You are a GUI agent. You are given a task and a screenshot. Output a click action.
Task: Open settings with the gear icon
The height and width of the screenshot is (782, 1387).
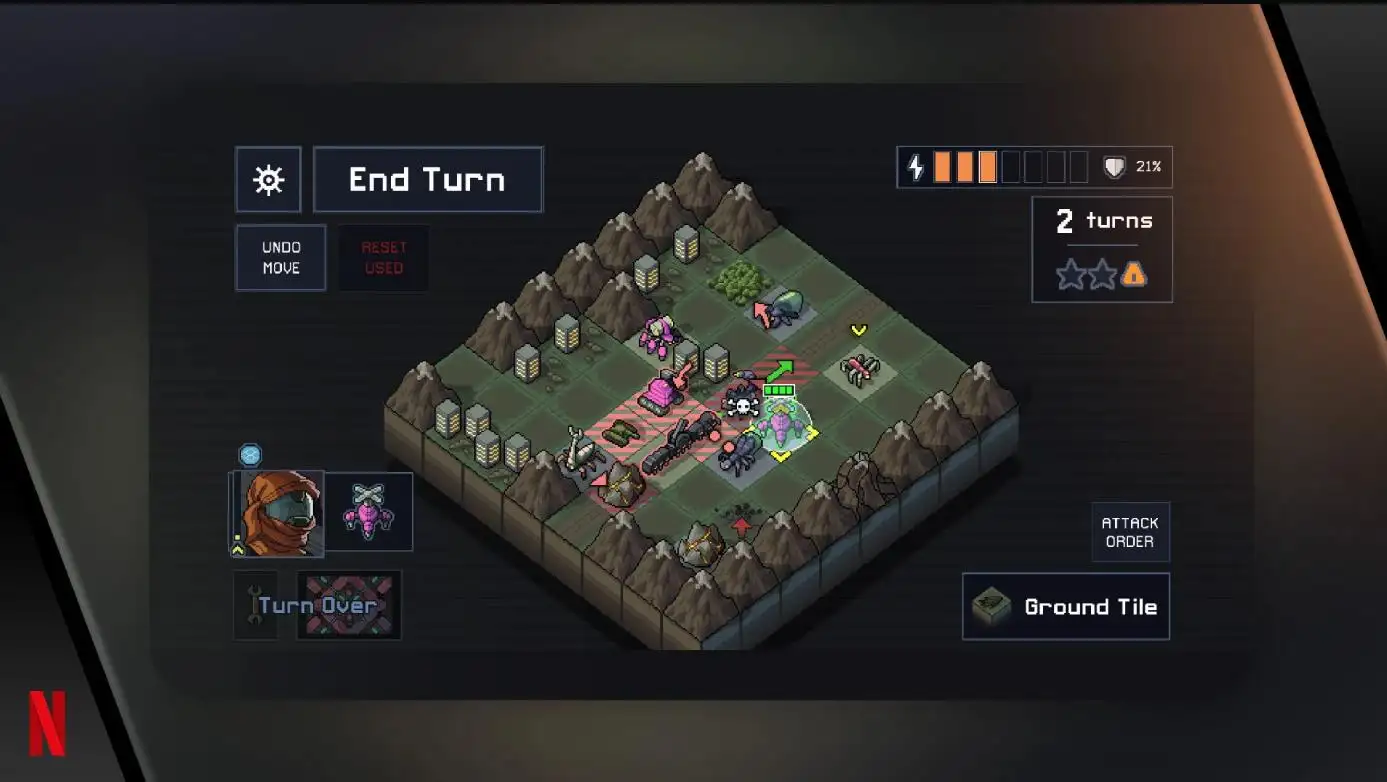pos(268,180)
